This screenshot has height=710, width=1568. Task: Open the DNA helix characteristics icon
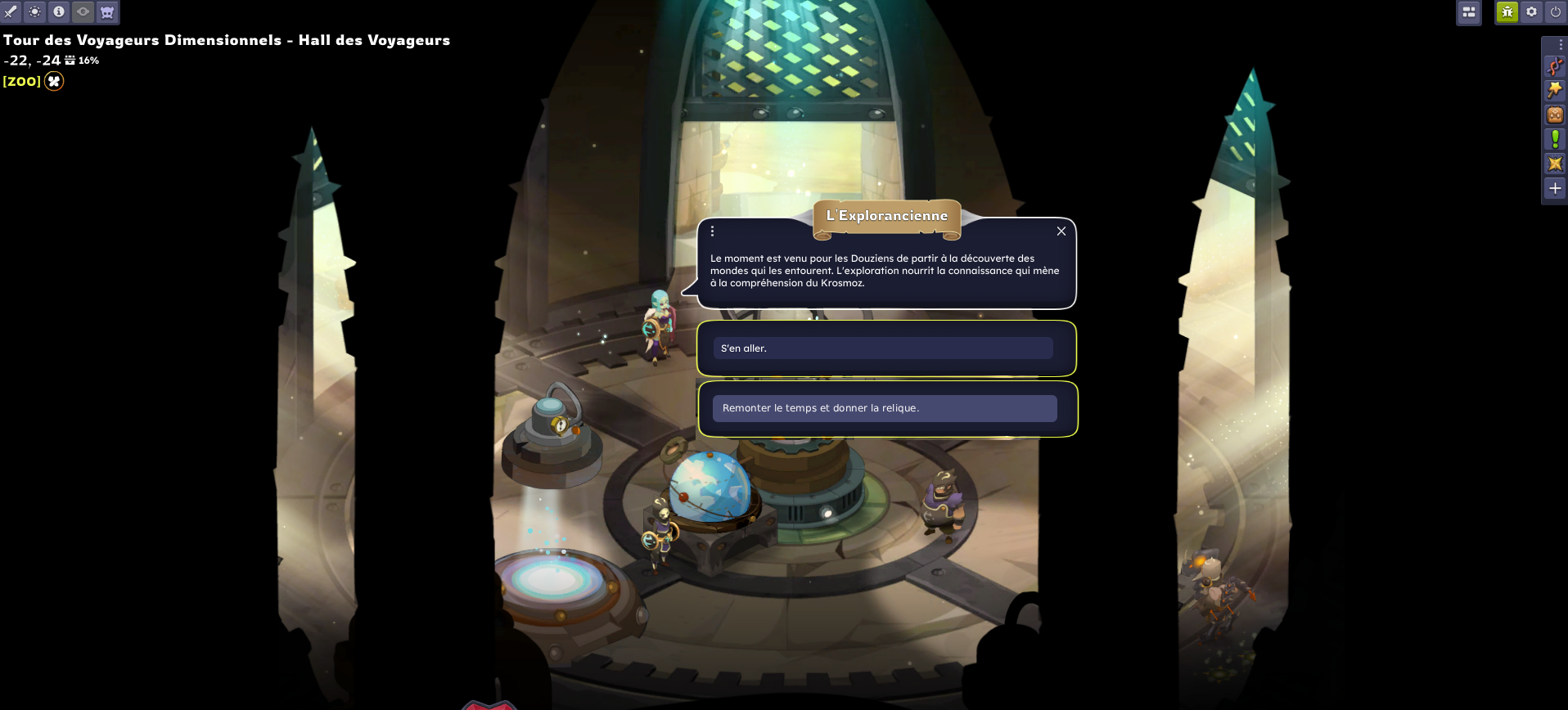pyautogui.click(x=1555, y=66)
